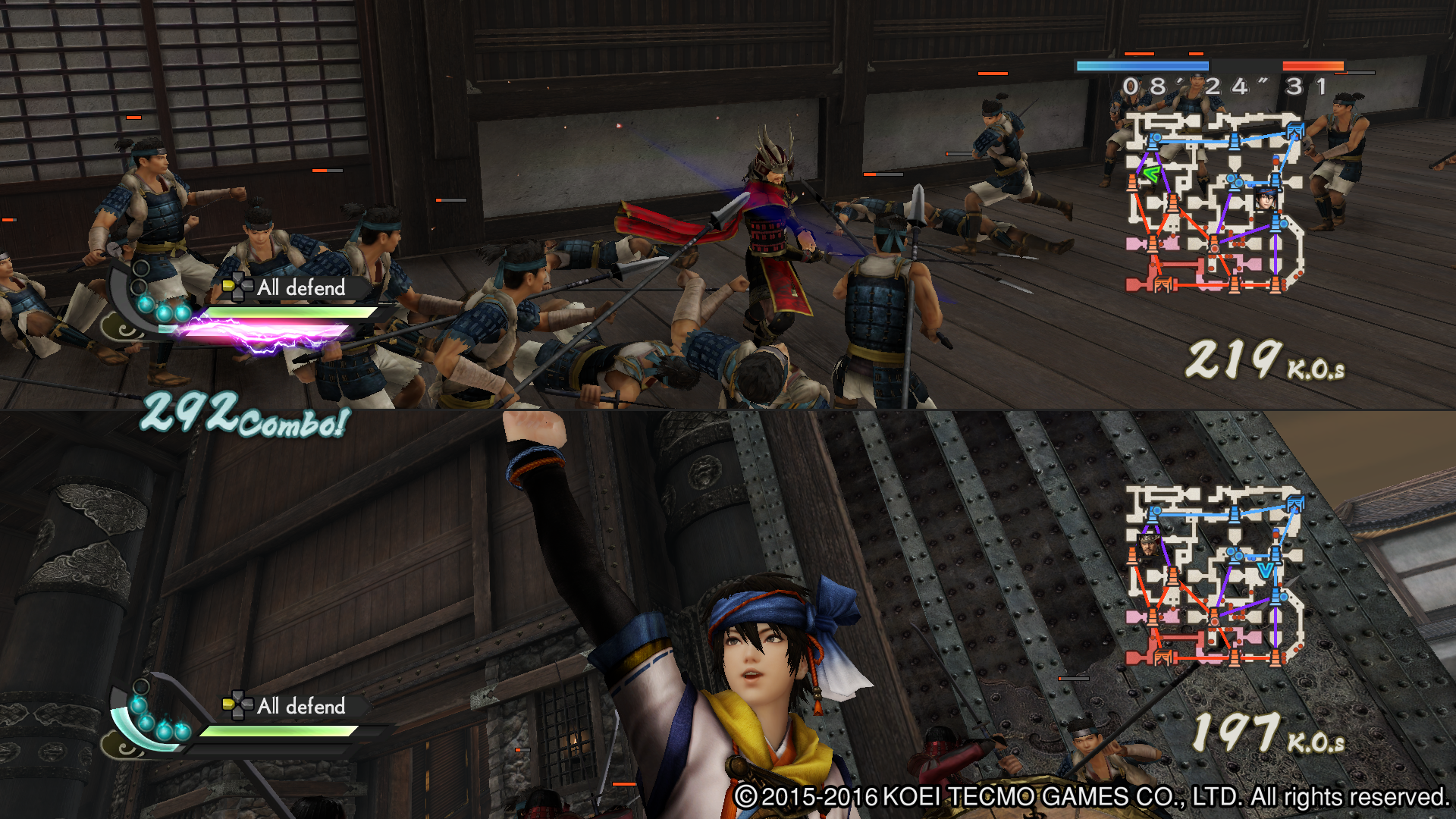Viewport: 1456px width, 819px height.
Task: Select the player portrait on the top minimap
Action: (1266, 199)
